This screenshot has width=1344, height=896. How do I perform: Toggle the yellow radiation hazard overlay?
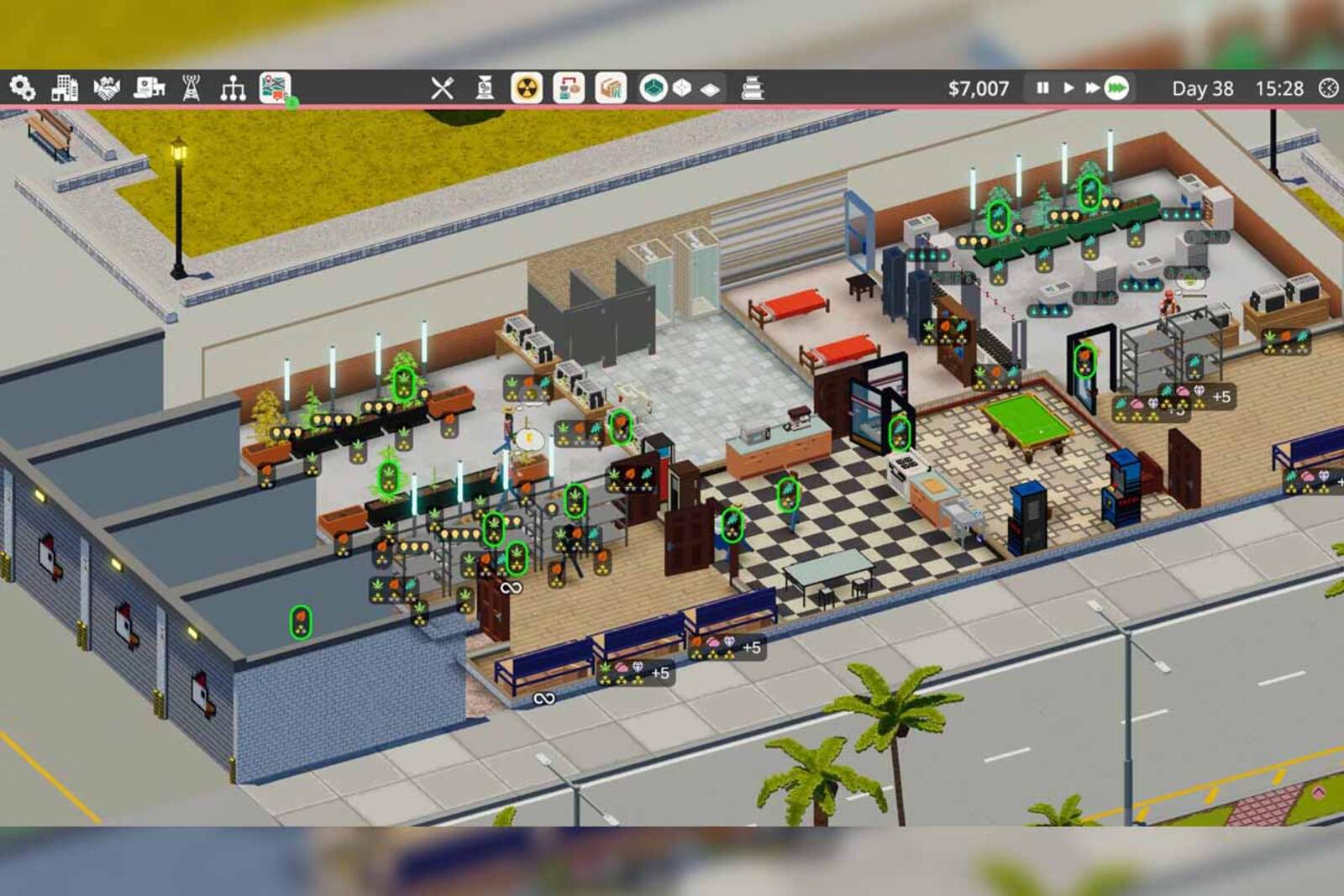[527, 88]
